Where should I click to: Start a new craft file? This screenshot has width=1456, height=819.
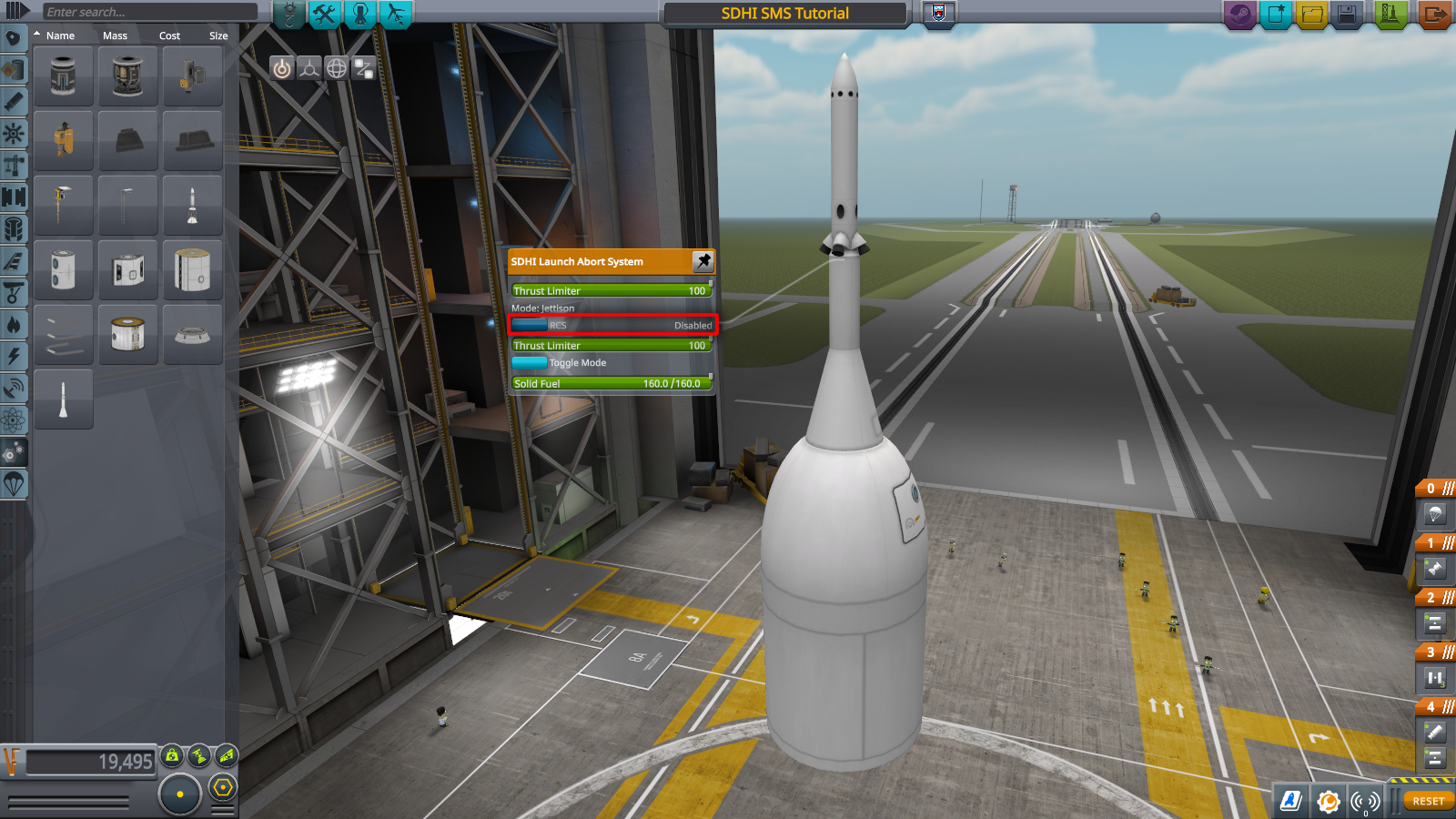1276,15
